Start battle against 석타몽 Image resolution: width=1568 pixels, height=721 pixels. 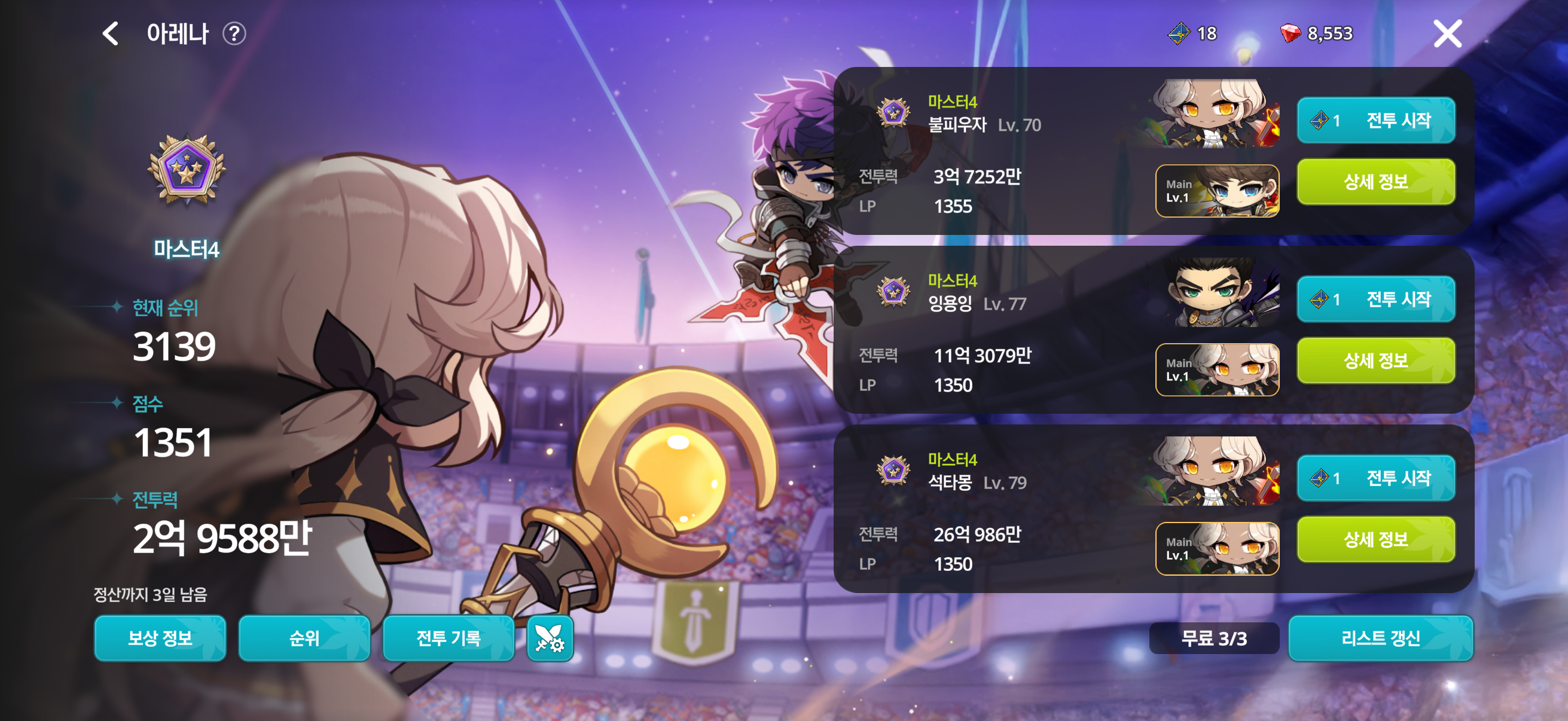tap(1375, 478)
